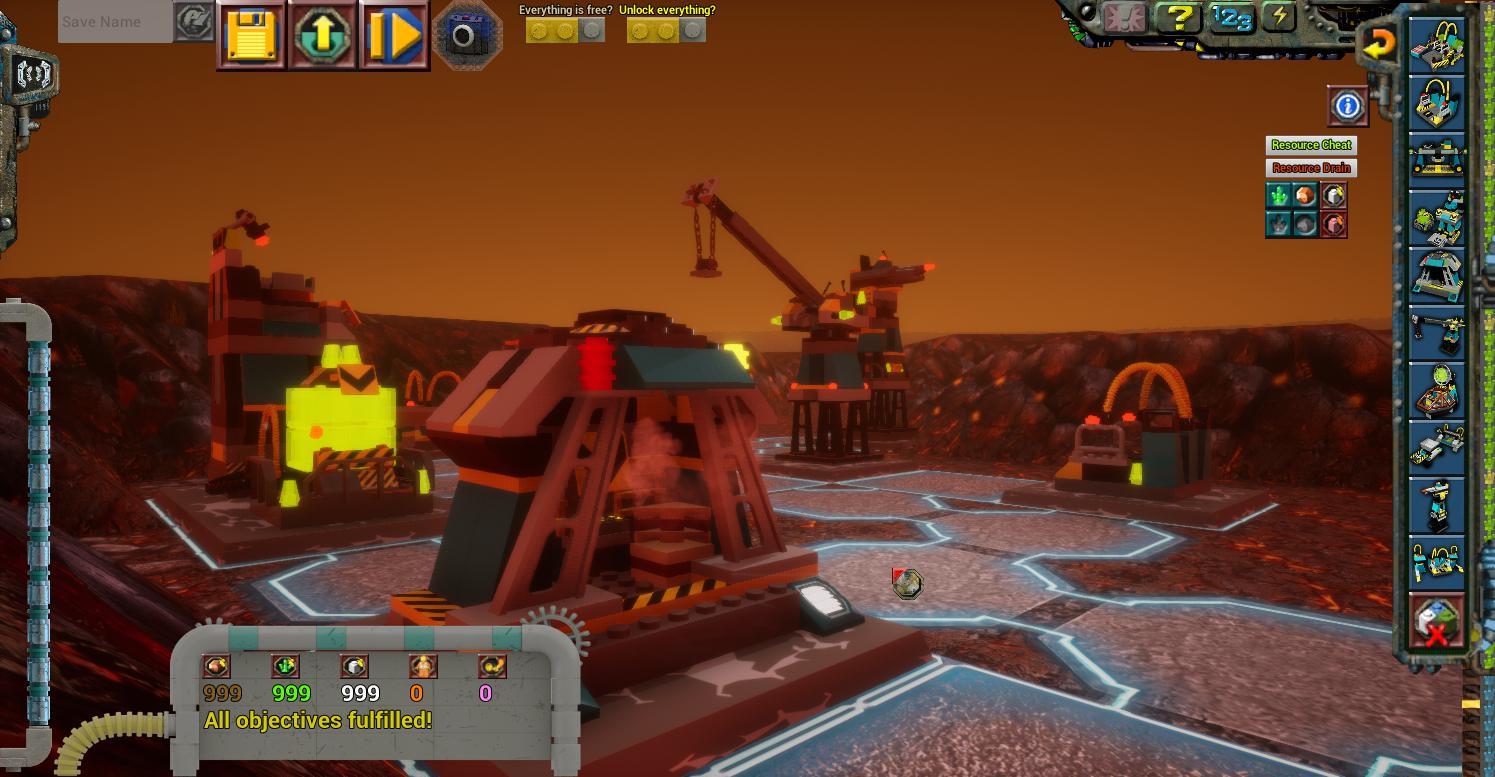Viewport: 1495px width, 777px height.
Task: Click the red X demolish button
Action: (1436, 622)
